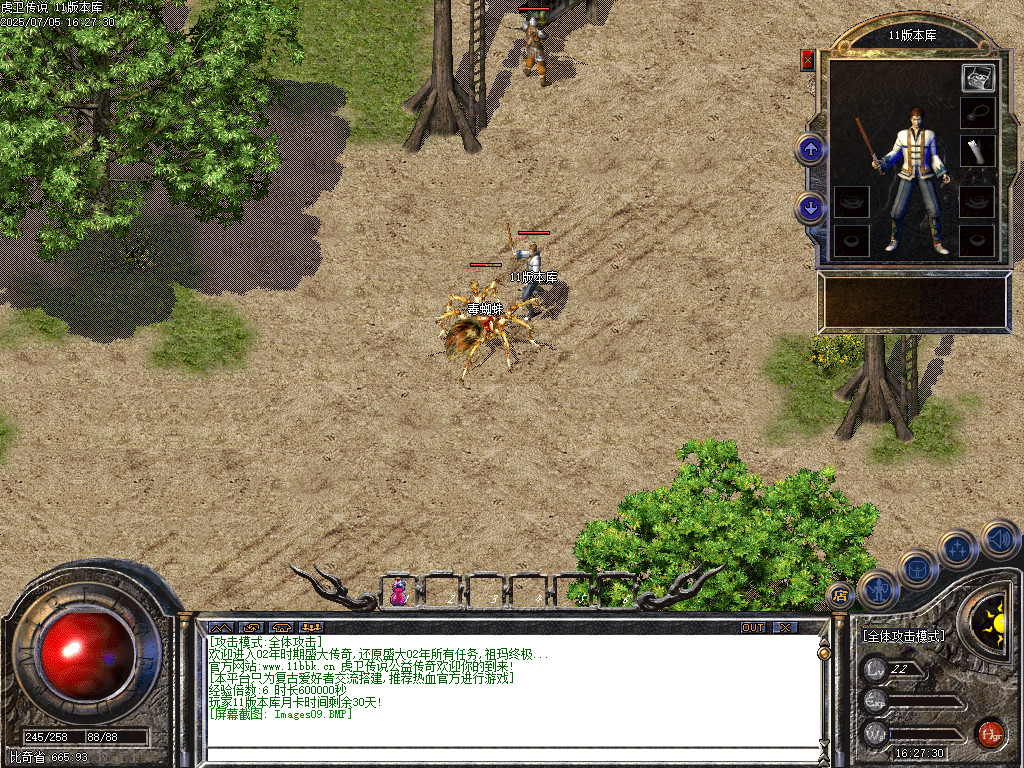Click the OUT button above chat
The width and height of the screenshot is (1024, 768).
tap(753, 627)
